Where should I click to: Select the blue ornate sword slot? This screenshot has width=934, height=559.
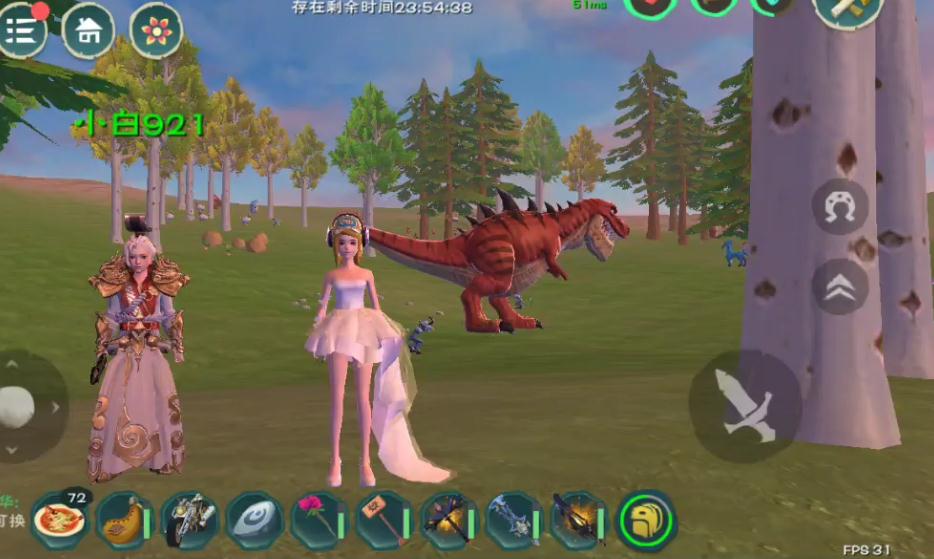pyautogui.click(x=514, y=521)
